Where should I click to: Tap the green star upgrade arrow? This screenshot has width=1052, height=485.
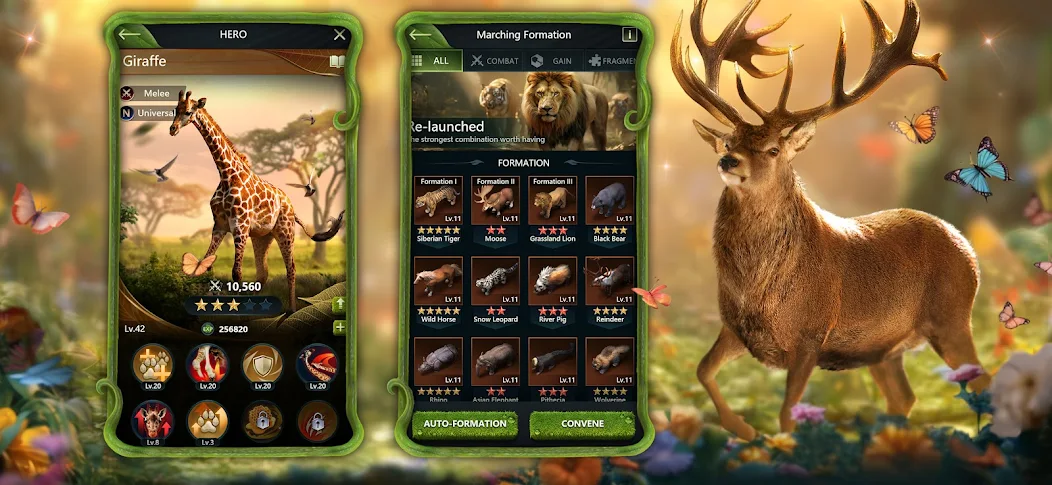point(339,303)
